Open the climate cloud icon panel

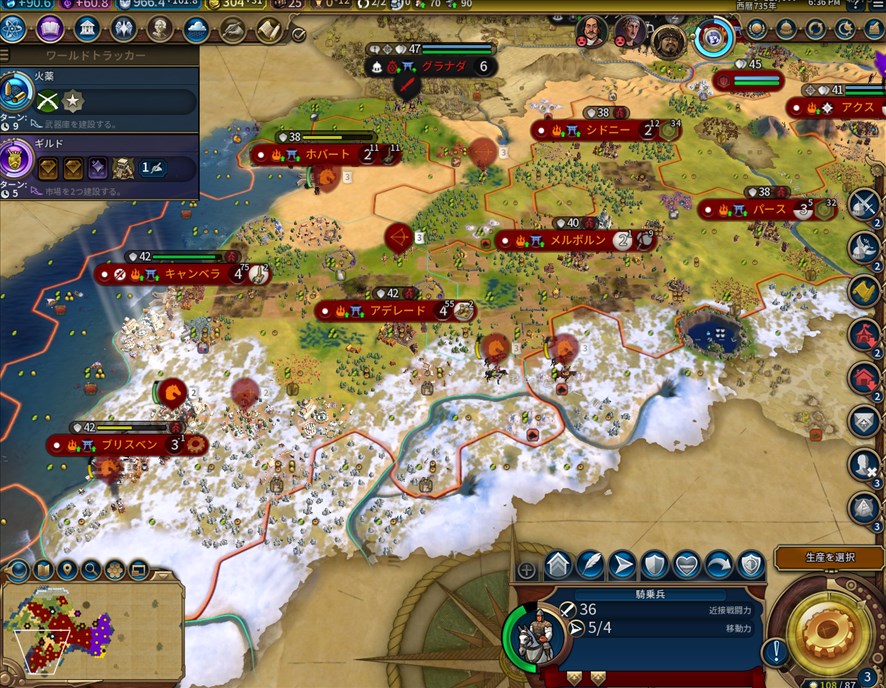[x=196, y=29]
